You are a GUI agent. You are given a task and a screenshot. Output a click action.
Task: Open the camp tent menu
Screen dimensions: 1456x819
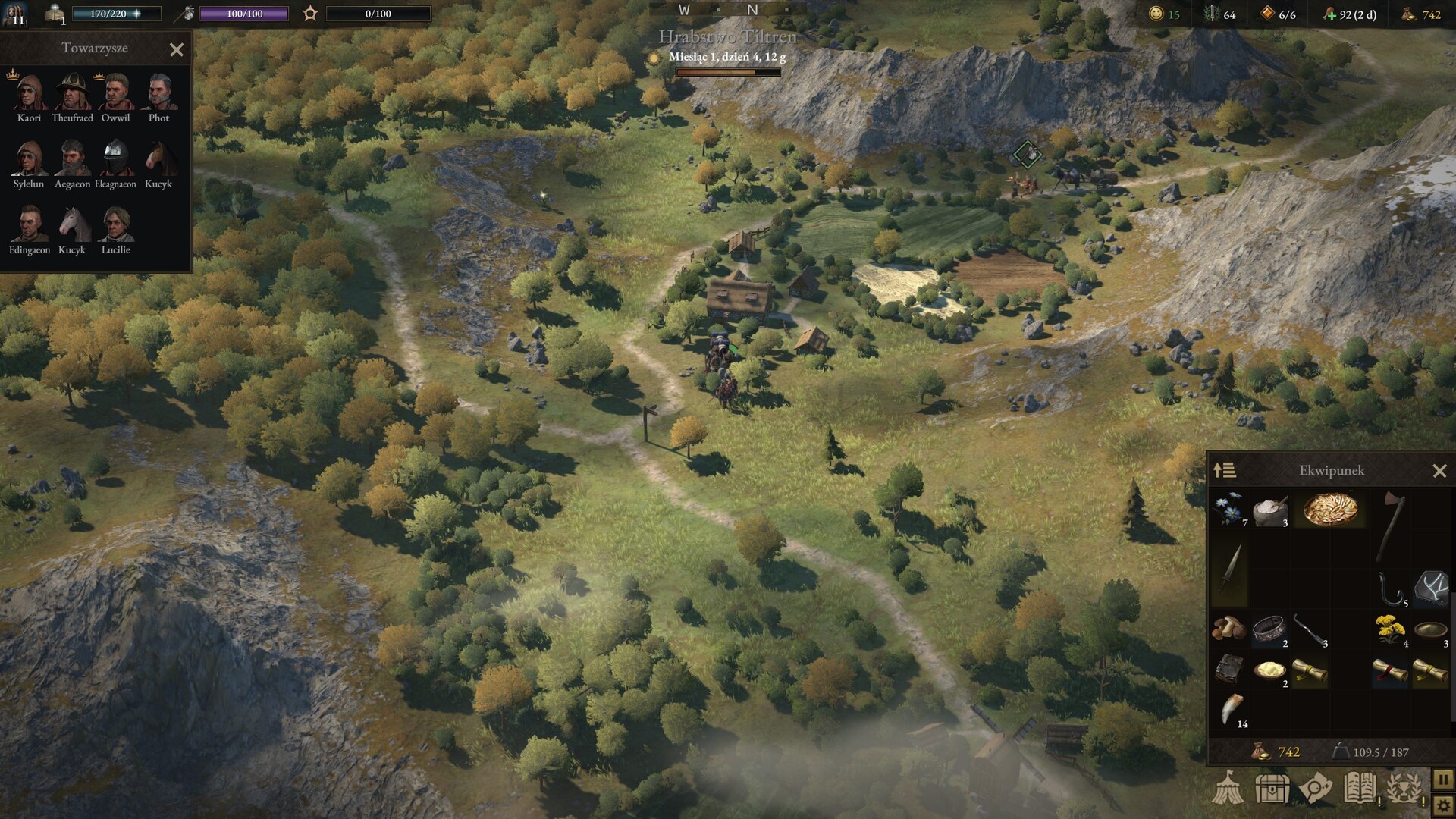tap(1226, 789)
